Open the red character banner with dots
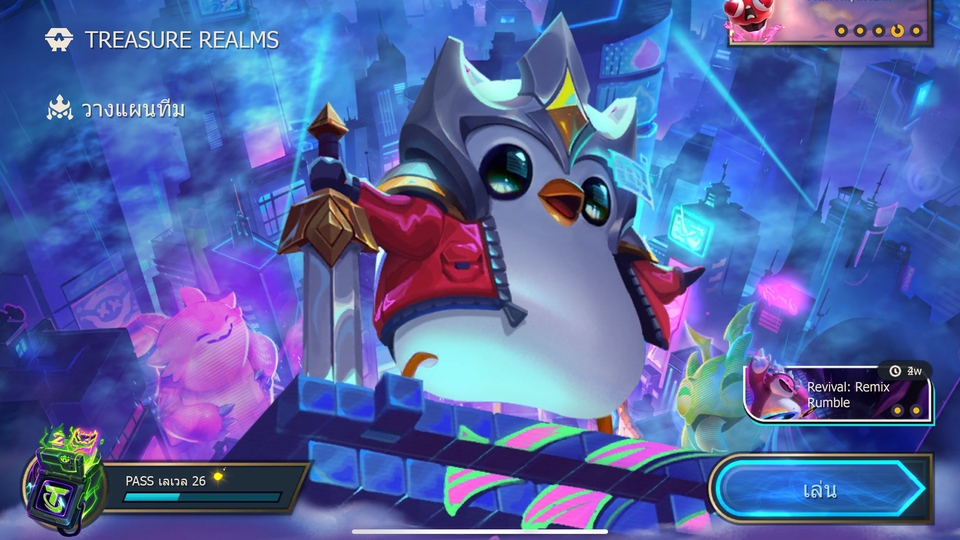 click(x=830, y=22)
